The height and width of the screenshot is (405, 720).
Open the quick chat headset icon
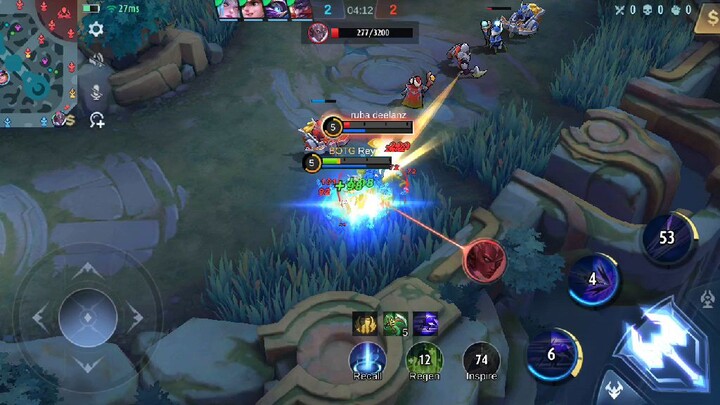[96, 120]
